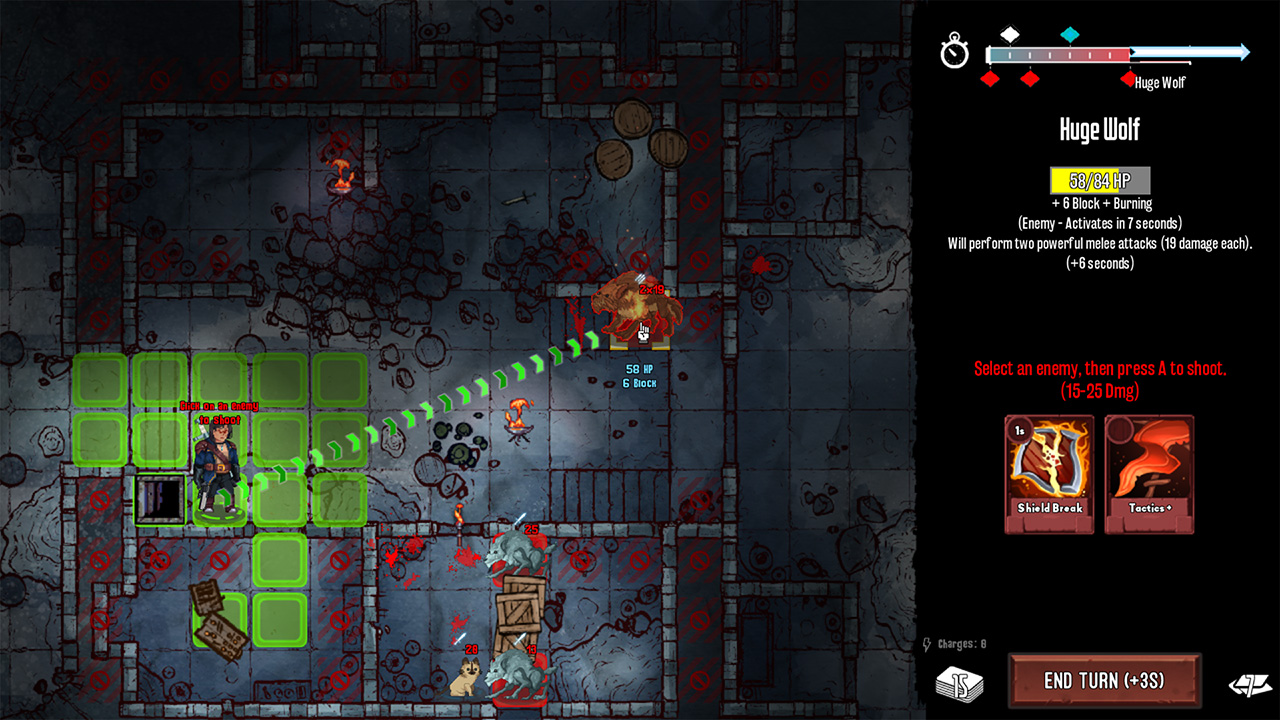1280x720 pixels.
Task: Click the wolf standing on the crate
Action: tap(516, 551)
